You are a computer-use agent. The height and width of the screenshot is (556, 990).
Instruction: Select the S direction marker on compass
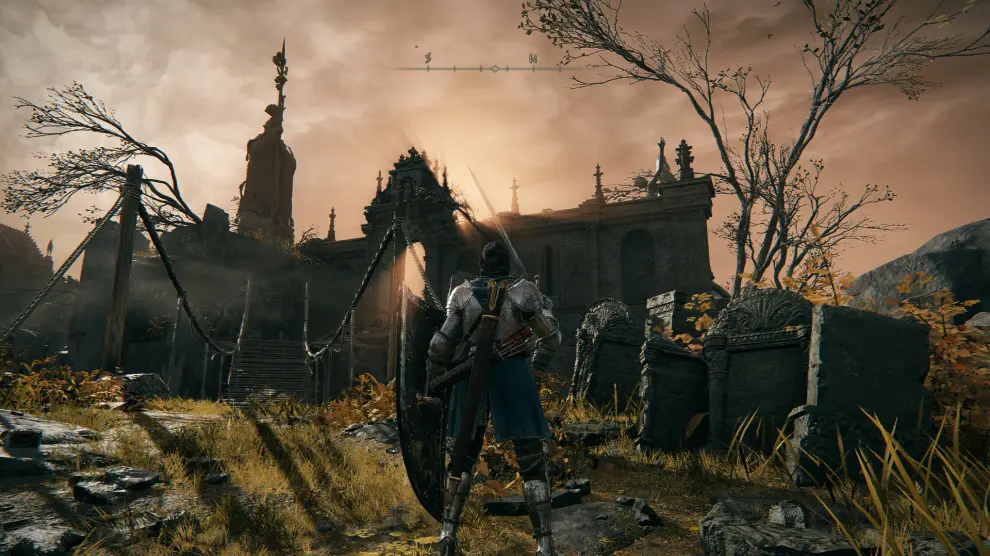(x=428, y=59)
